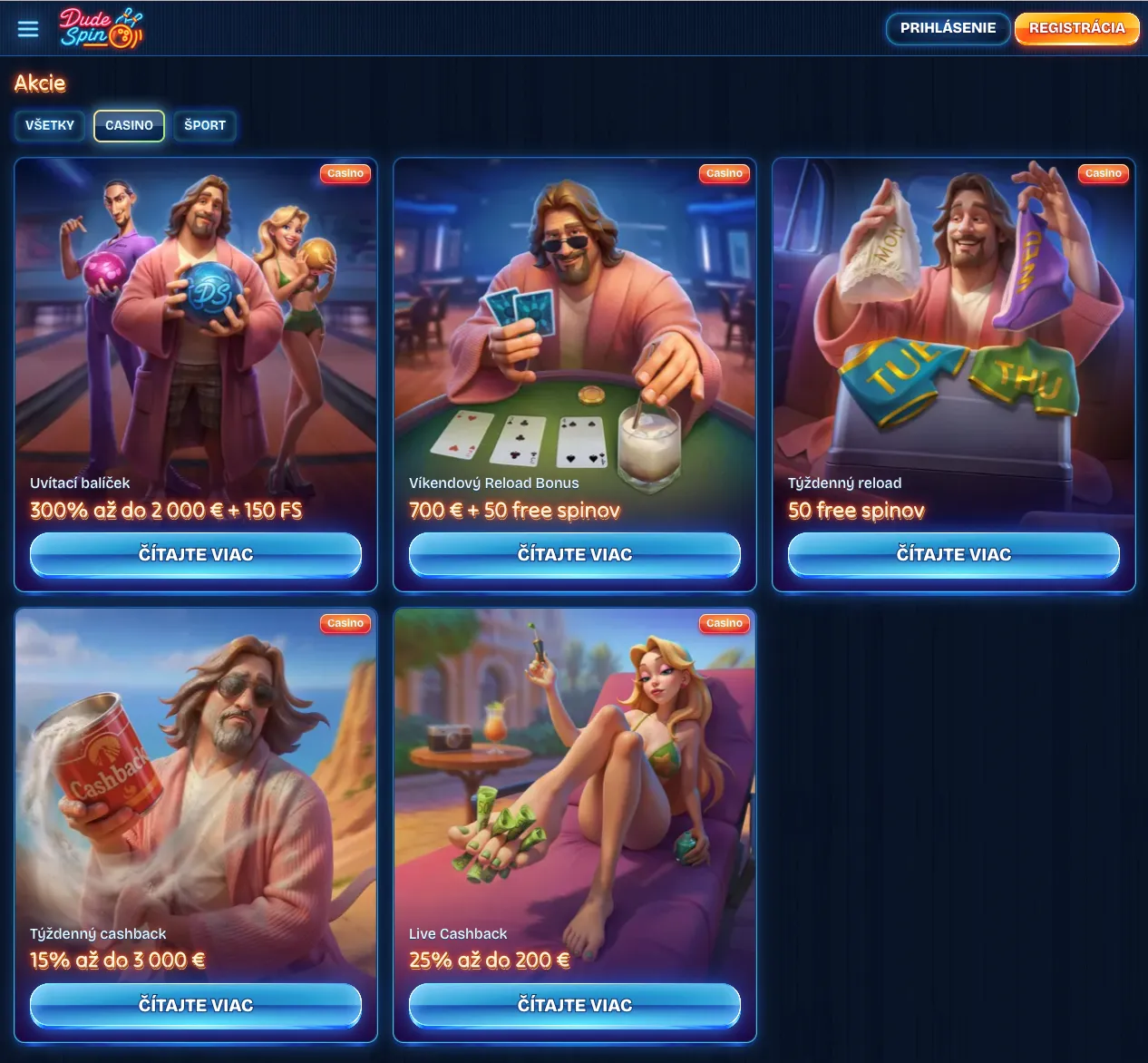Open the hamburger navigation menu
This screenshot has width=1148, height=1063.
click(28, 29)
